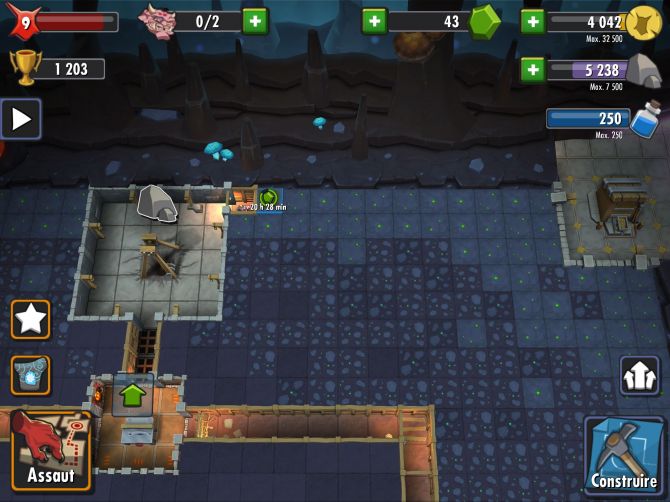Add more imps with the green plus
The height and width of the screenshot is (502, 670).
tap(255, 21)
